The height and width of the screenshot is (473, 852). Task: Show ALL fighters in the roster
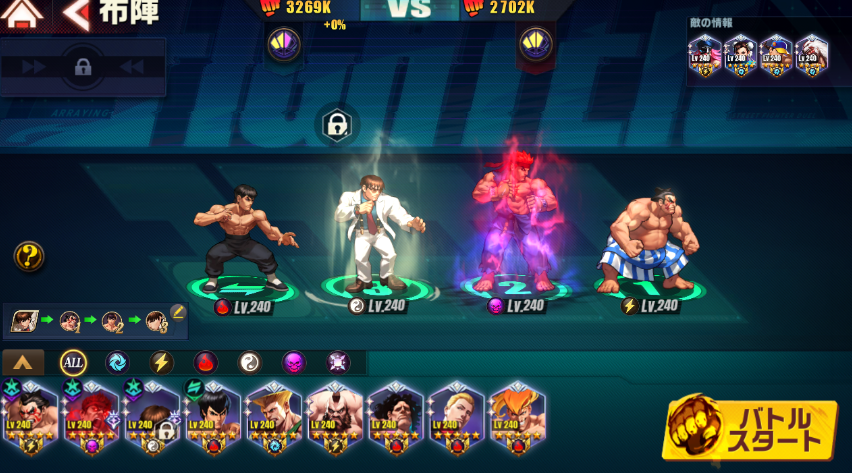coord(73,362)
